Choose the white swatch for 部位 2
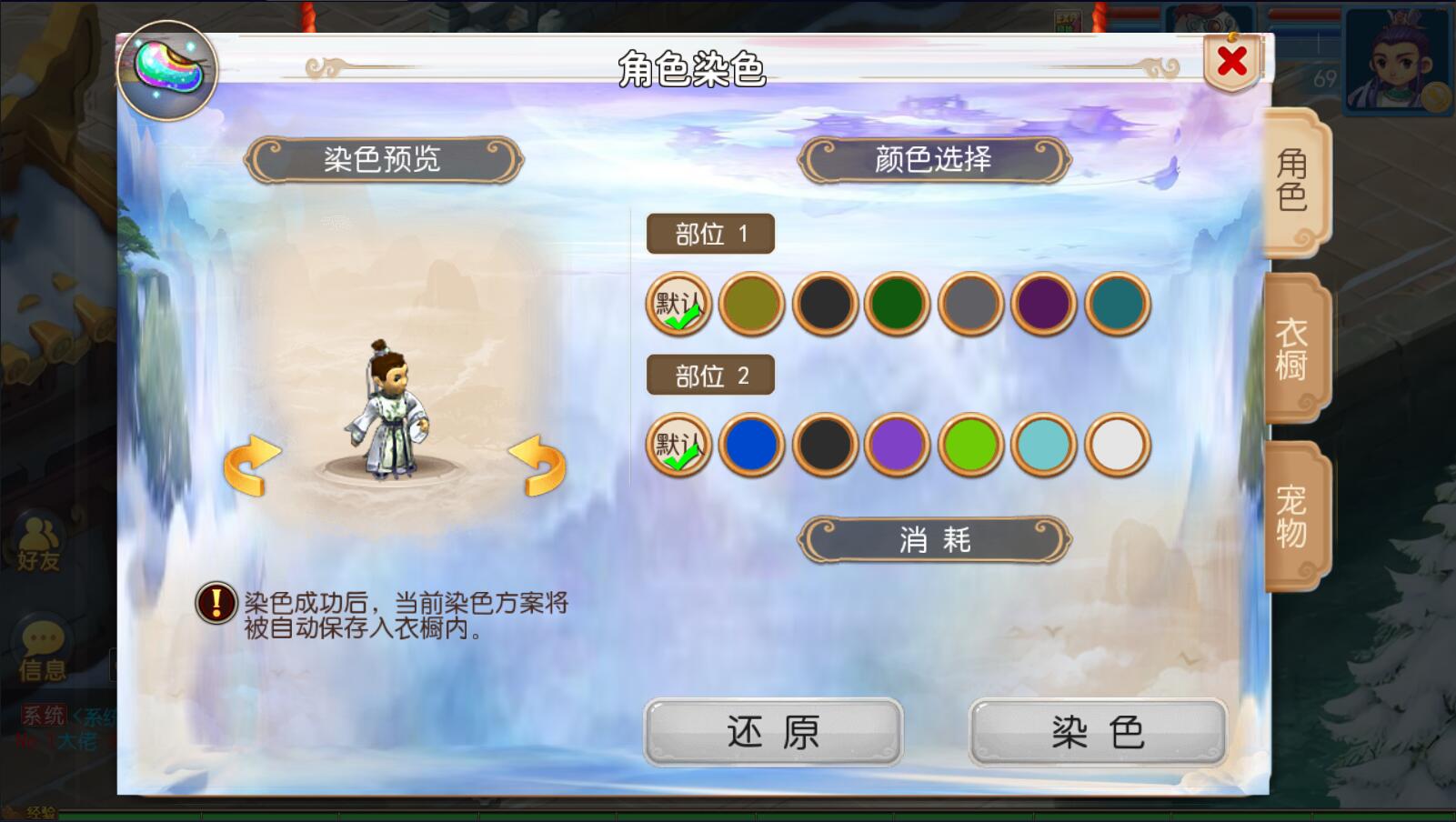The width and height of the screenshot is (1456, 822). click(1117, 446)
